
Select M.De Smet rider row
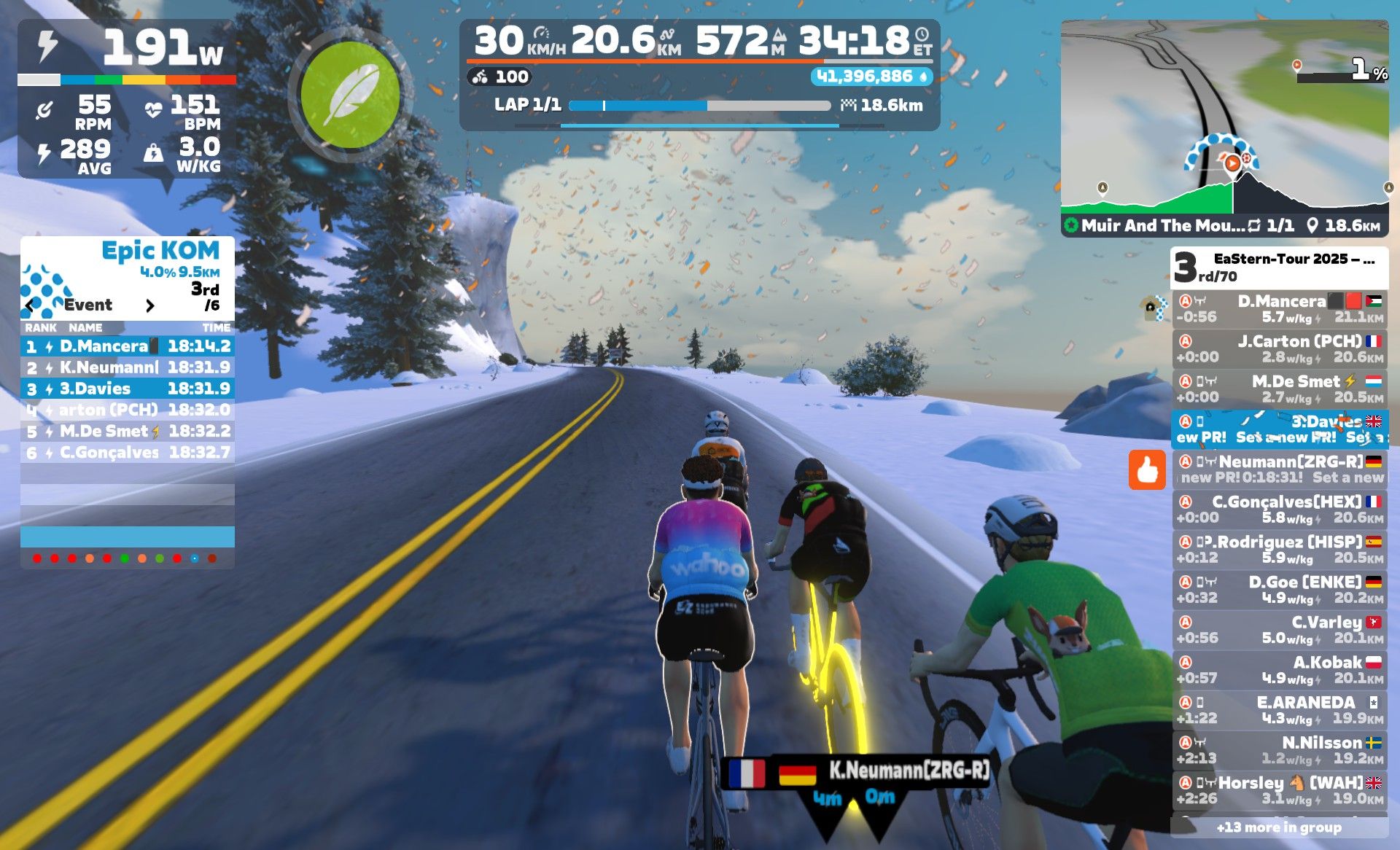[1280, 389]
